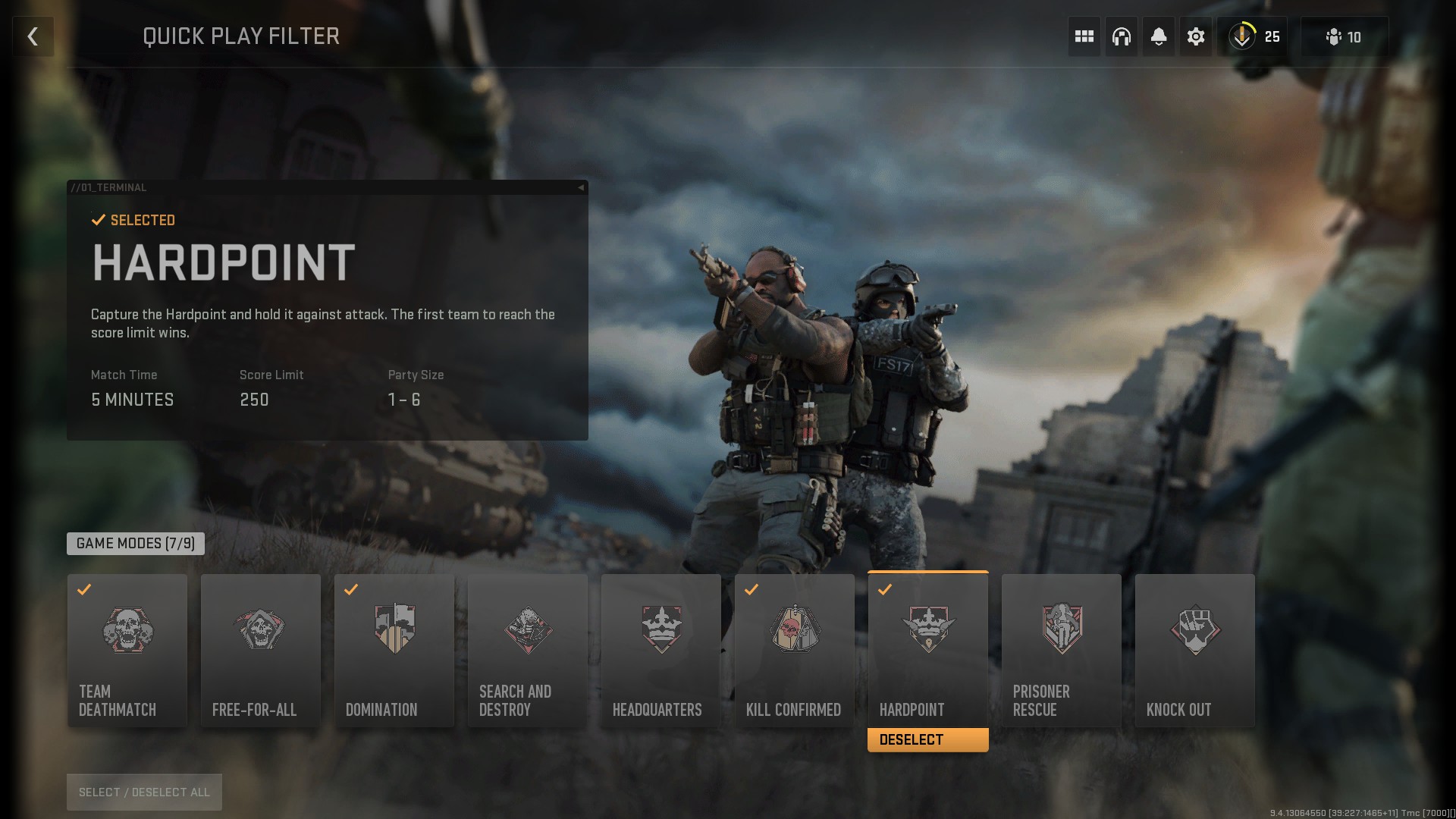The height and width of the screenshot is (819, 1456).
Task: Open the channels grid menu
Action: click(x=1083, y=36)
